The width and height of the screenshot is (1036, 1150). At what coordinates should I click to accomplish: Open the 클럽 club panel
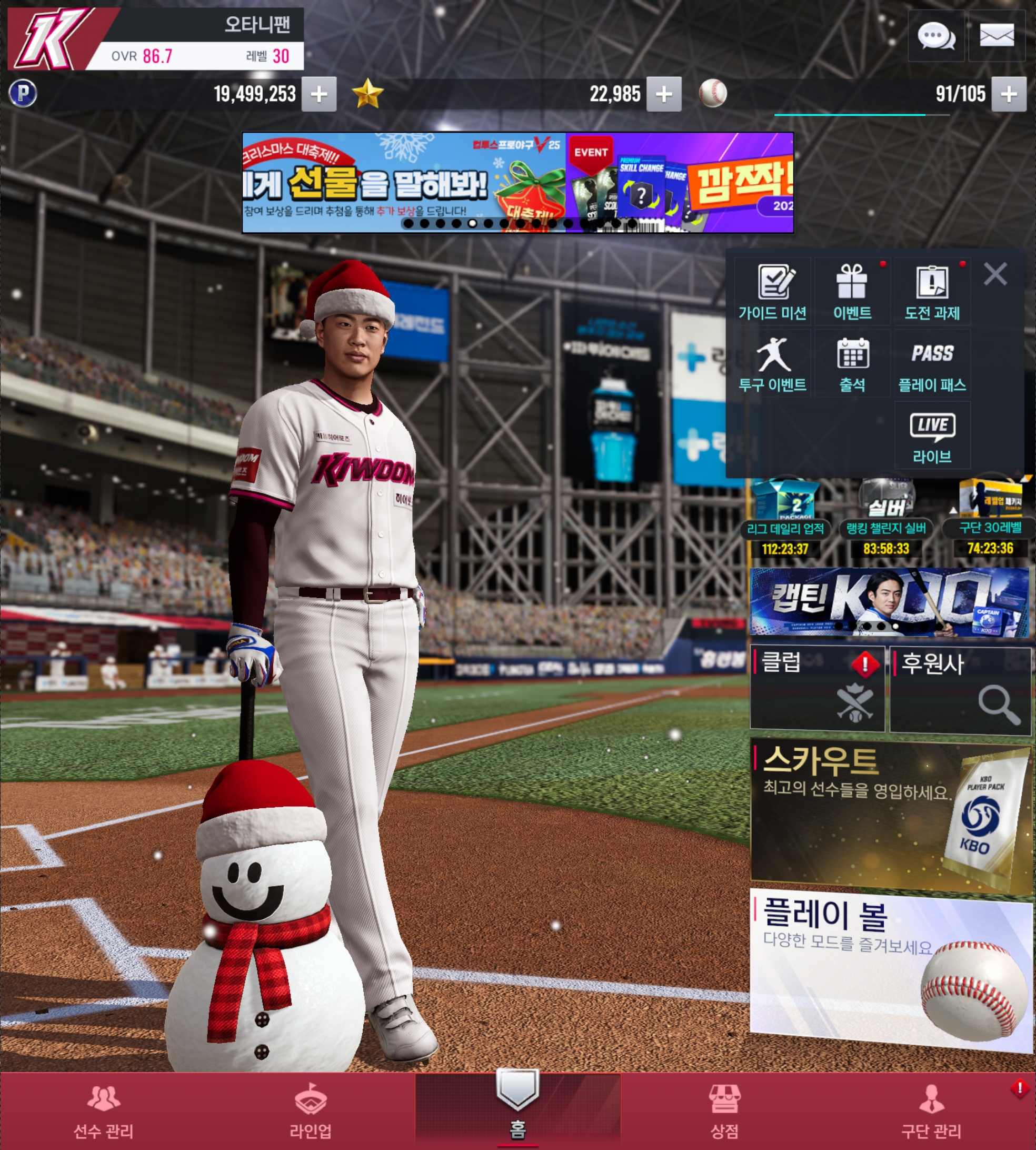817,688
